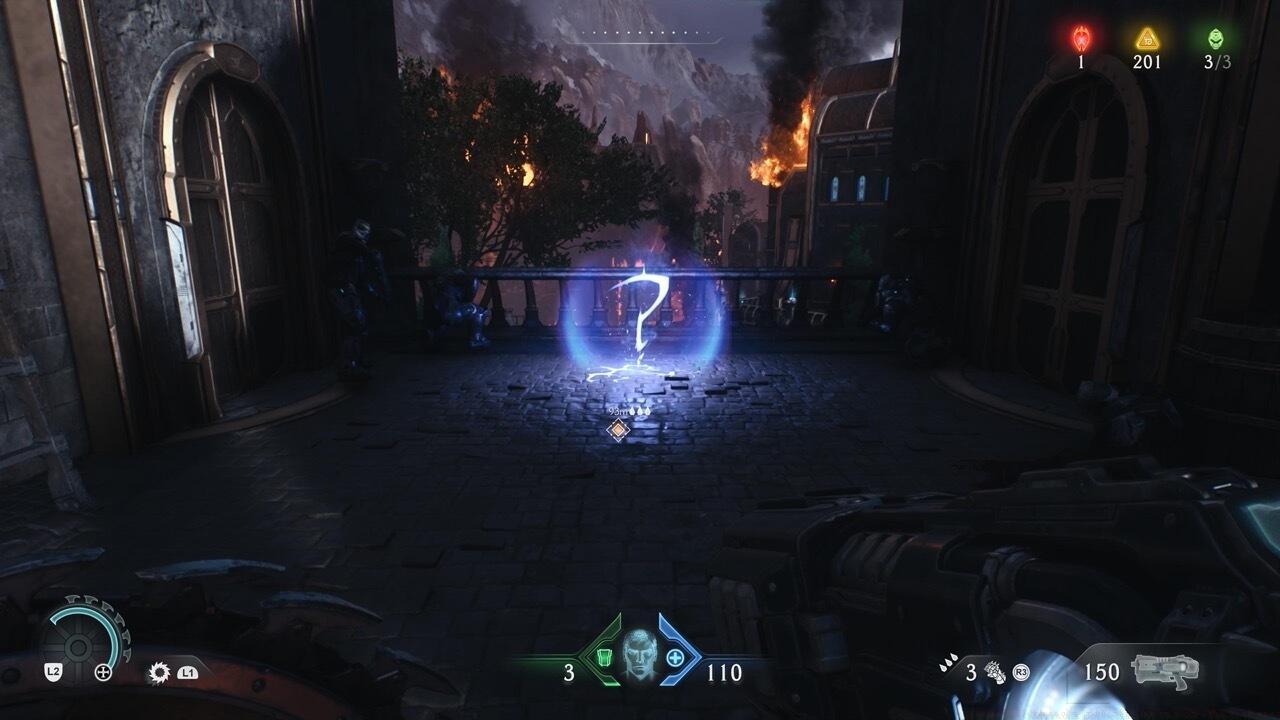Select the green armor icon
Image resolution: width=1280 pixels, height=720 pixels.
click(604, 657)
